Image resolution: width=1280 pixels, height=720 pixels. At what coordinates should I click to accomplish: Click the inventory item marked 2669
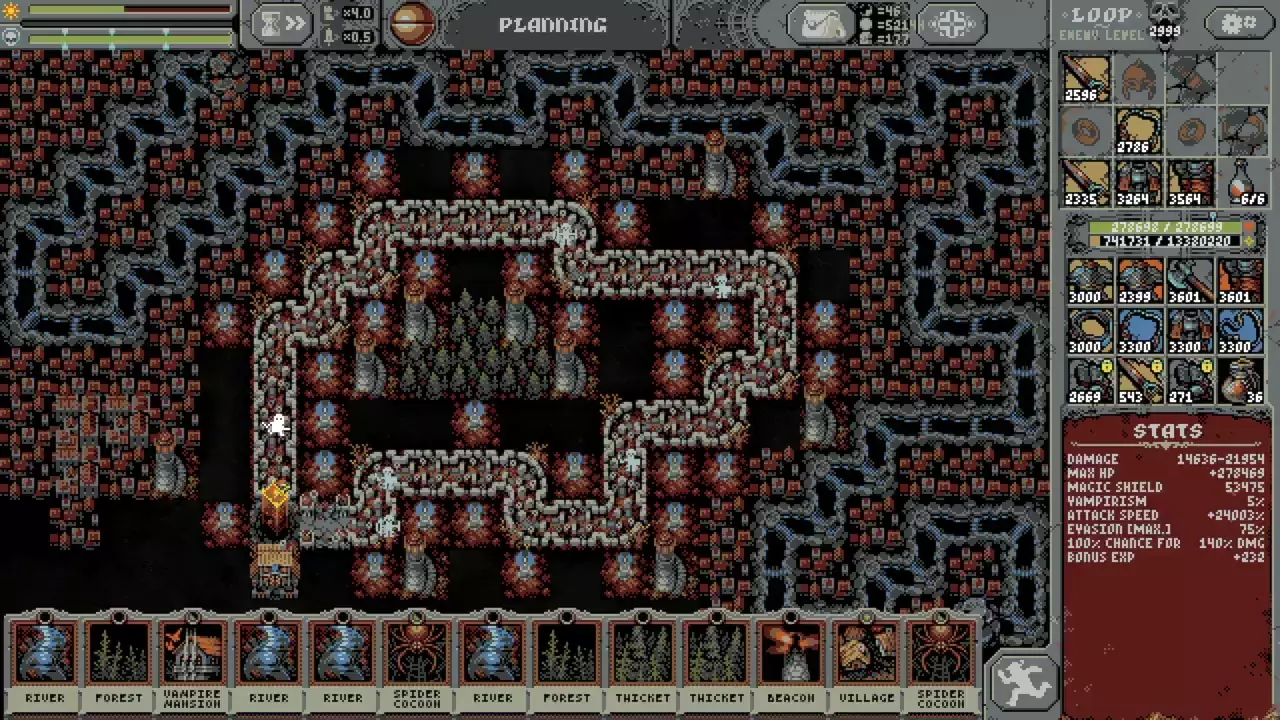click(1087, 381)
